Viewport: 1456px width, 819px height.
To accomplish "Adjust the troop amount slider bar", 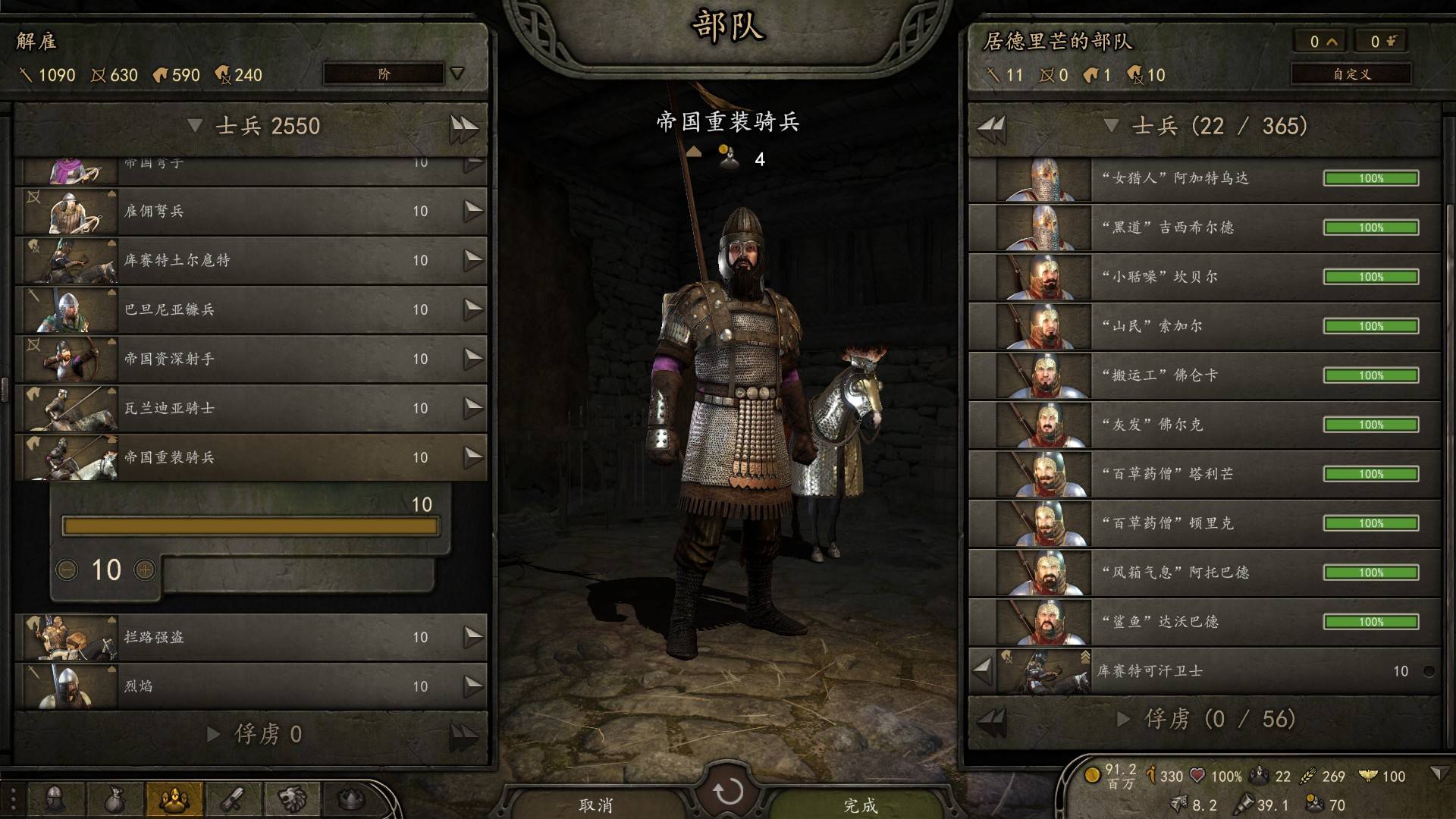I will click(x=250, y=526).
